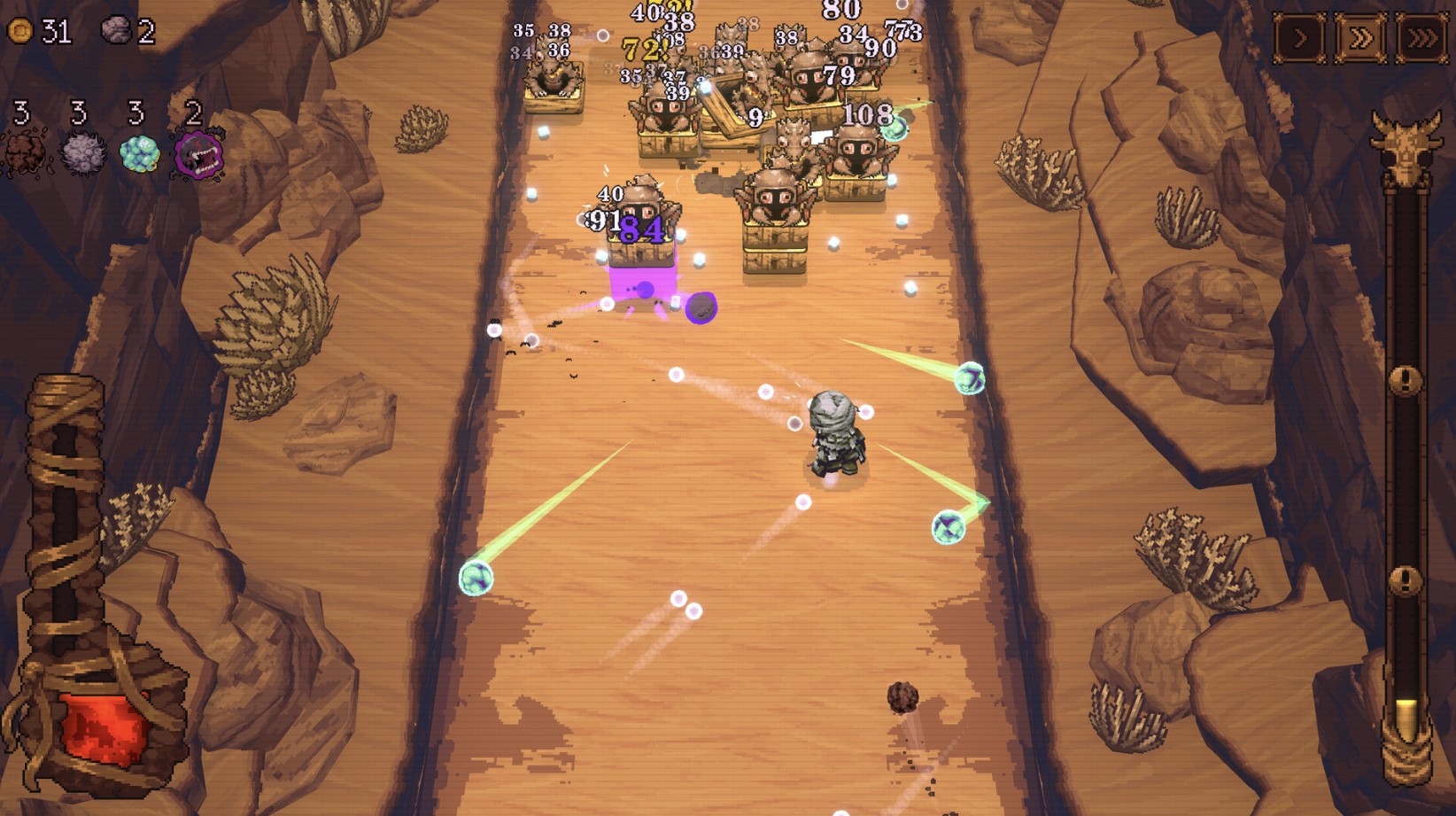This screenshot has height=816, width=1456.
Task: Choose the teal crystal ball icon
Action: (139, 153)
